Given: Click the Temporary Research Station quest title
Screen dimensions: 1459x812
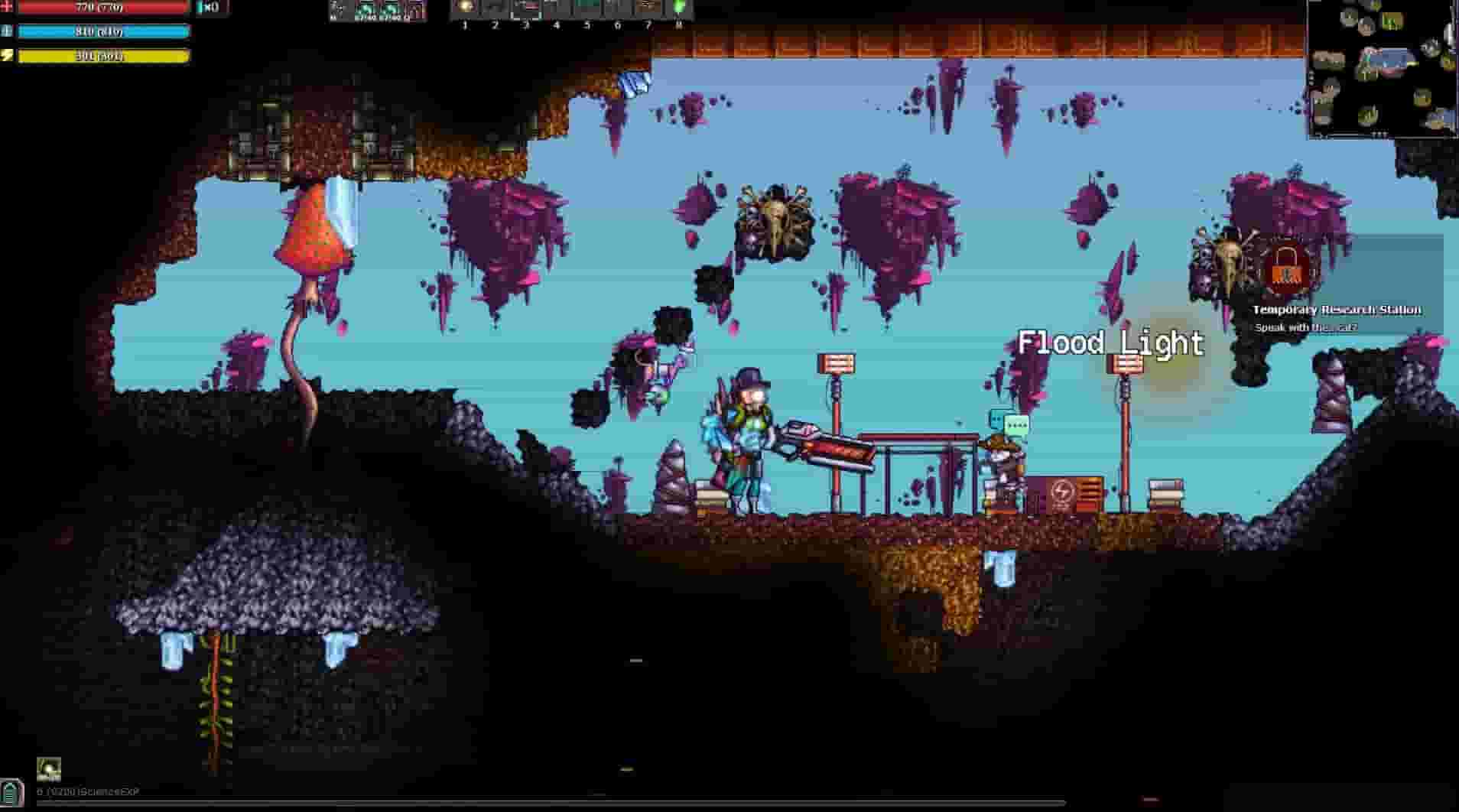Looking at the screenshot, I should click(x=1335, y=310).
